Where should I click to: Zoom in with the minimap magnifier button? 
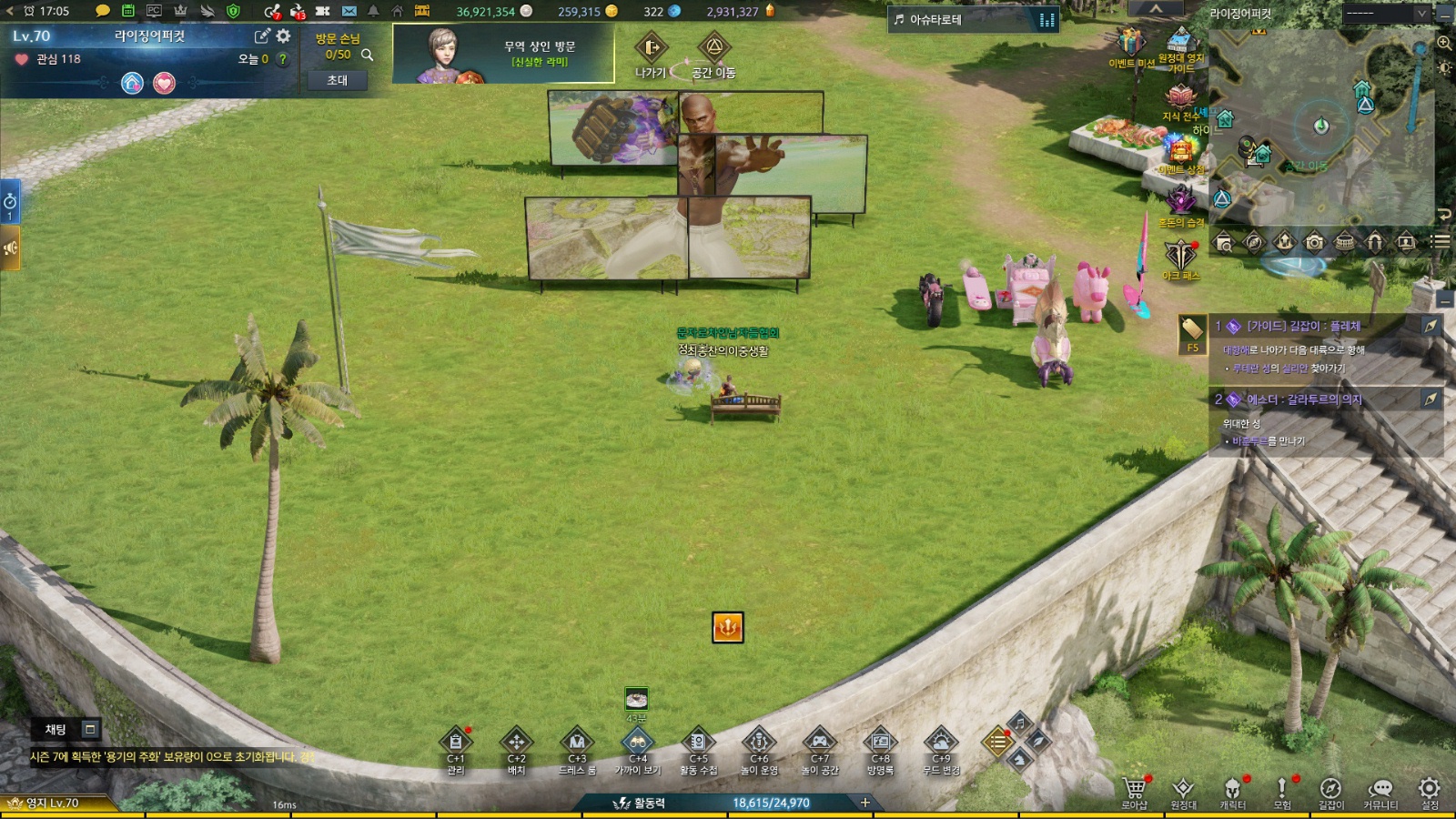click(1444, 43)
